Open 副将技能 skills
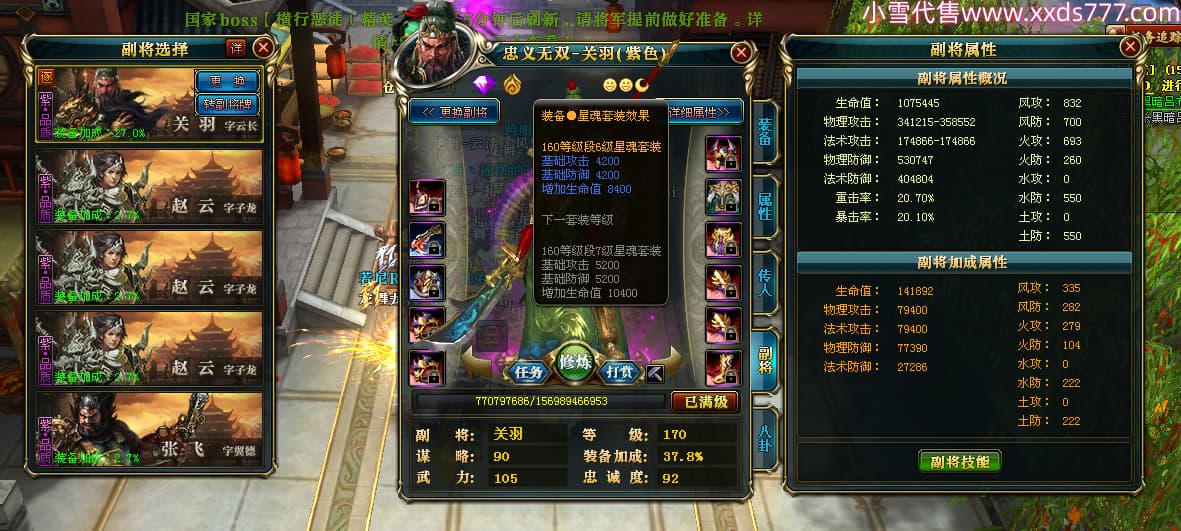This screenshot has height=531, width=1181. coord(959,461)
